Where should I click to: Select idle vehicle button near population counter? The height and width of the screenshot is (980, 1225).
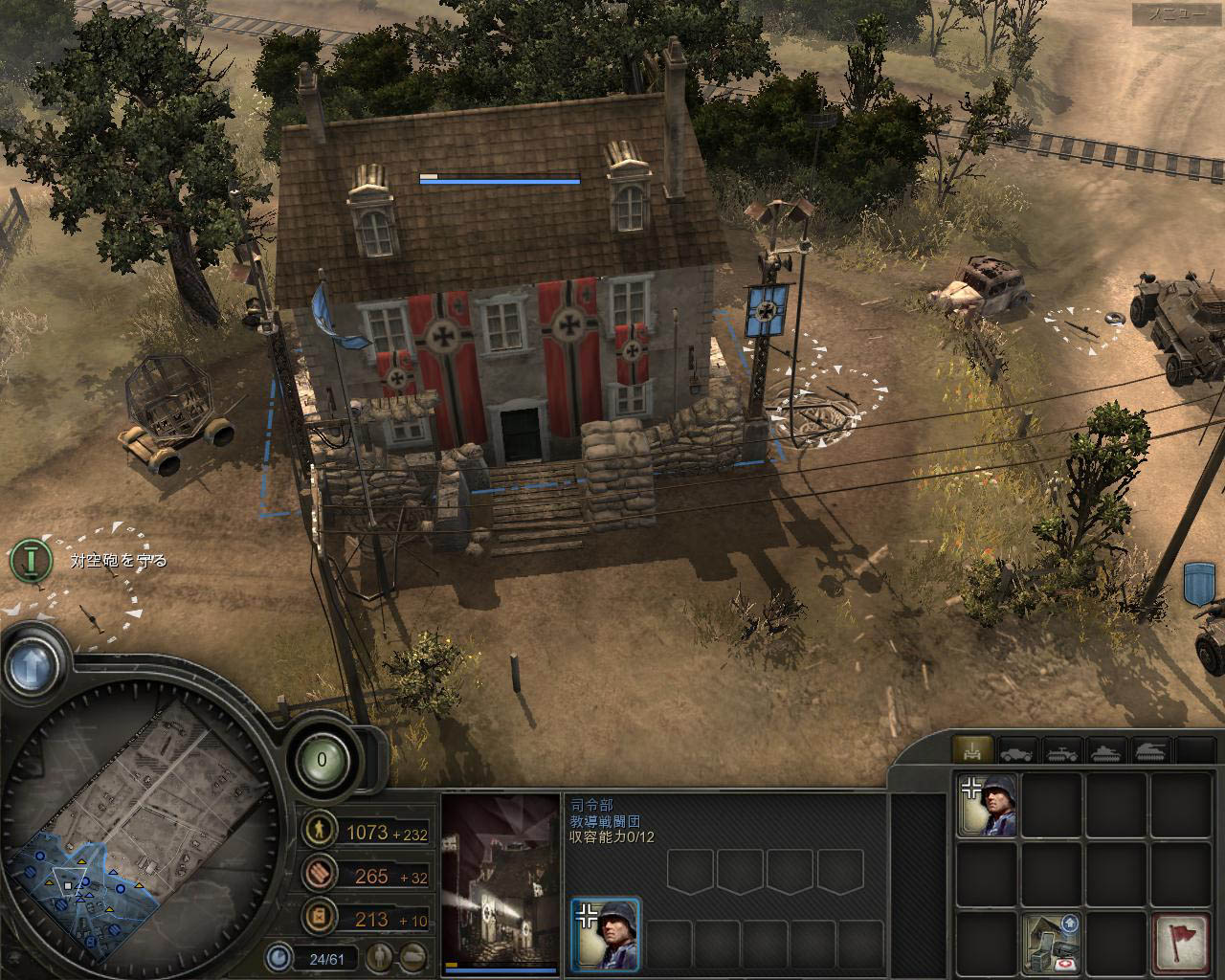coord(413,955)
